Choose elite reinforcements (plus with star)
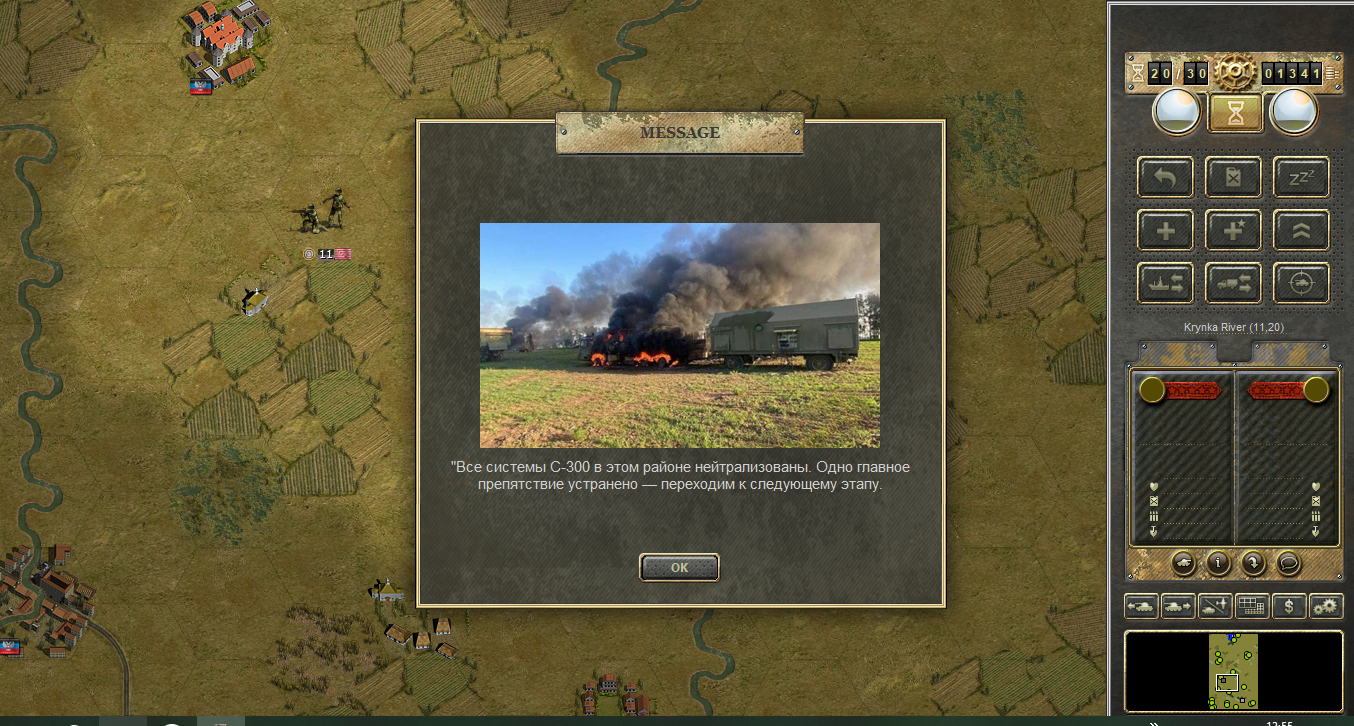 (x=1233, y=230)
